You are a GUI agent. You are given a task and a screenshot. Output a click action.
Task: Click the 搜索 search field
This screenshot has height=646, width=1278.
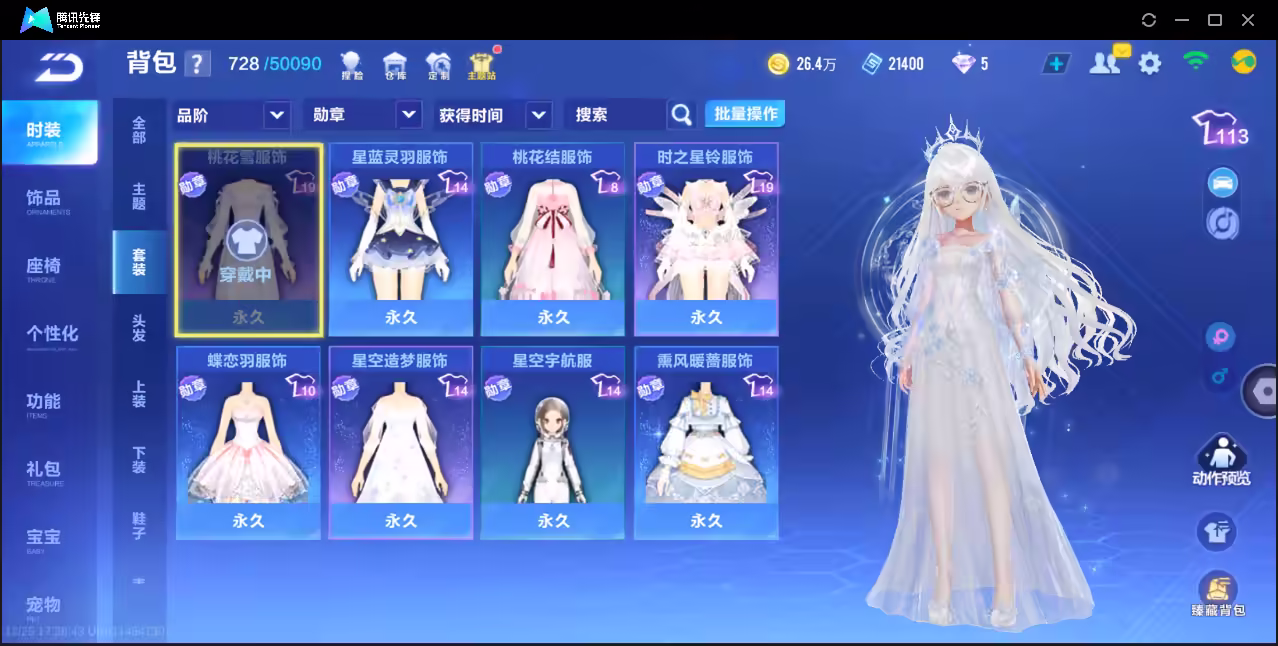[x=614, y=115]
